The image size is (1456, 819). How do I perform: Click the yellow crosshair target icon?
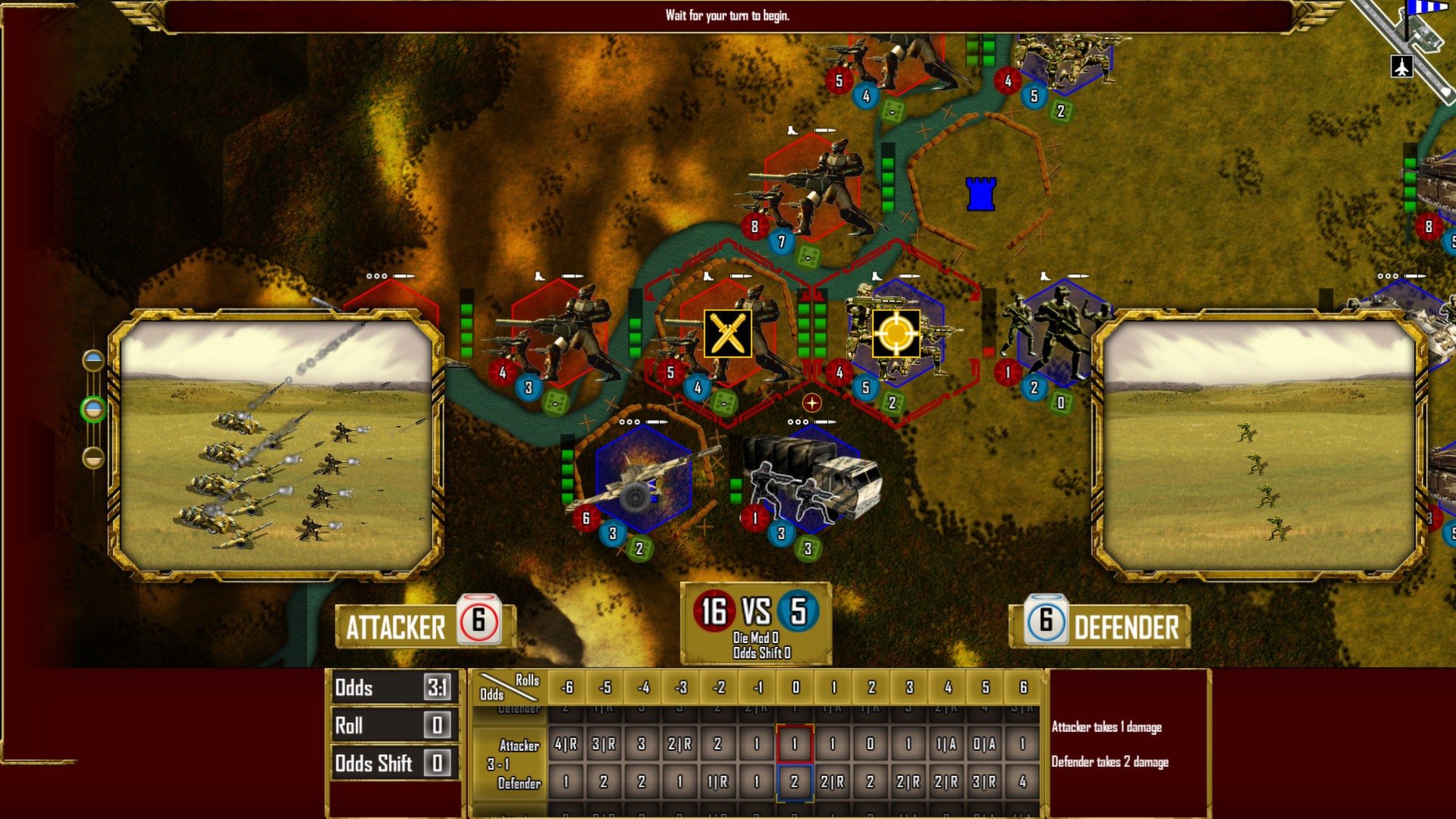point(897,334)
